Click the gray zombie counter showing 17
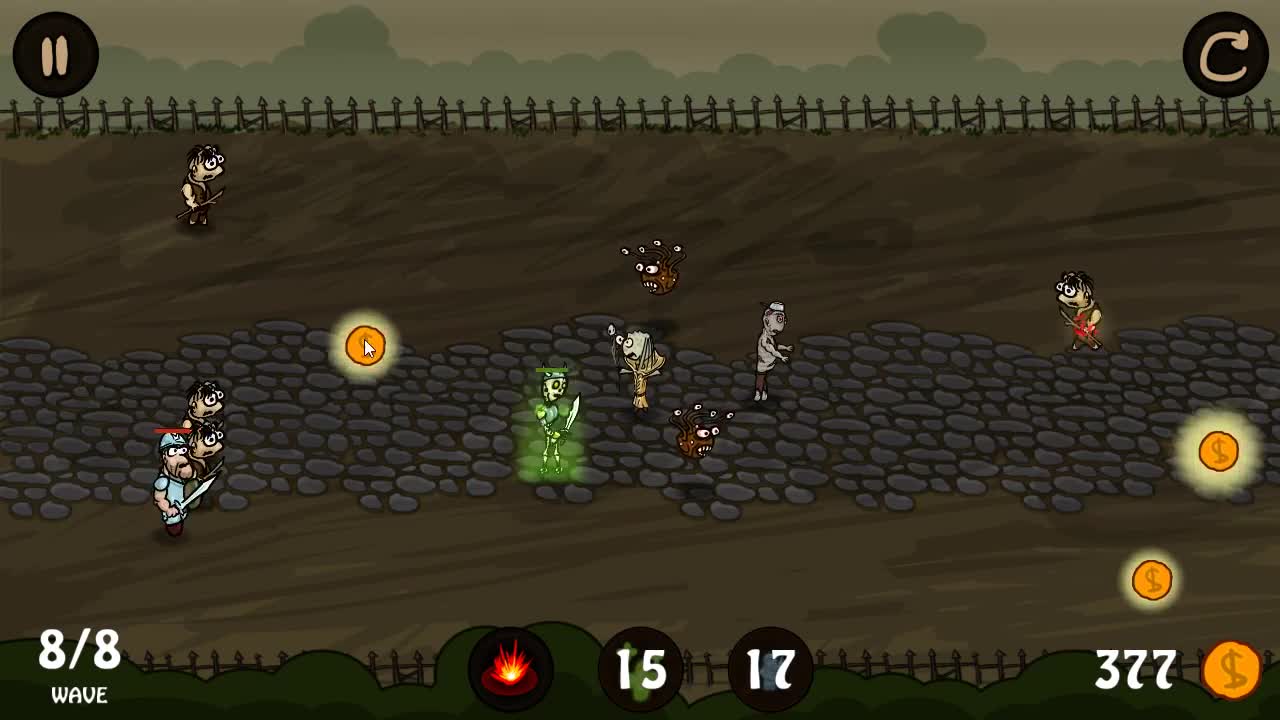 766,671
